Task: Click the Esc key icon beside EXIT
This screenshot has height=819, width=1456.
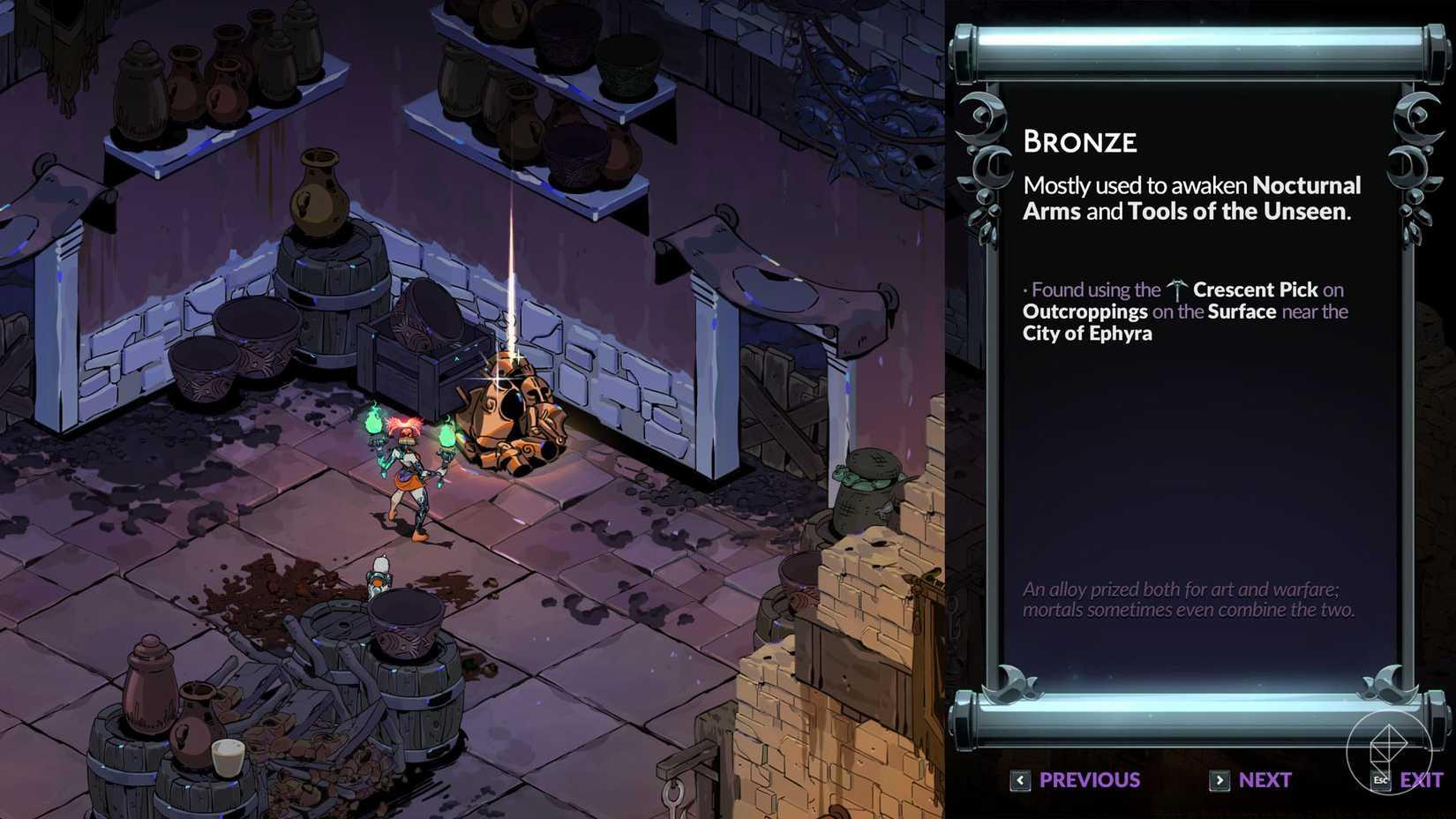Action: tap(1381, 780)
